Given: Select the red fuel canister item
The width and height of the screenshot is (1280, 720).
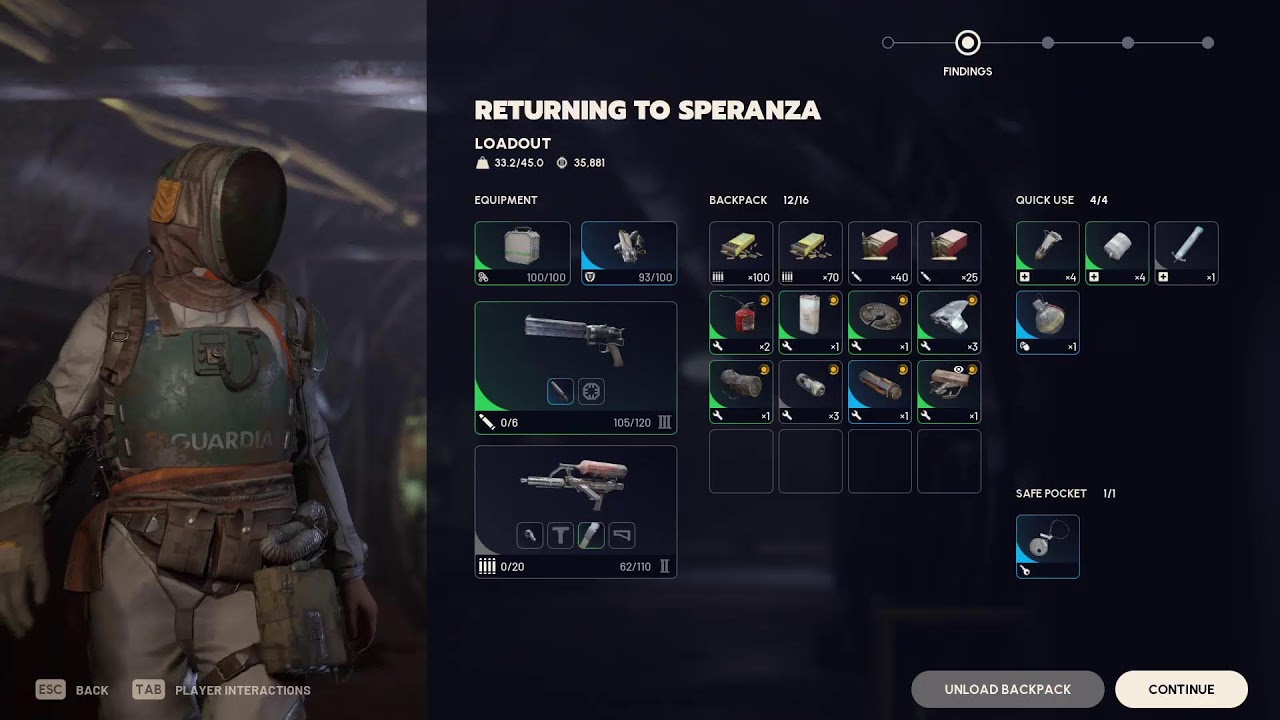Looking at the screenshot, I should point(741,322).
